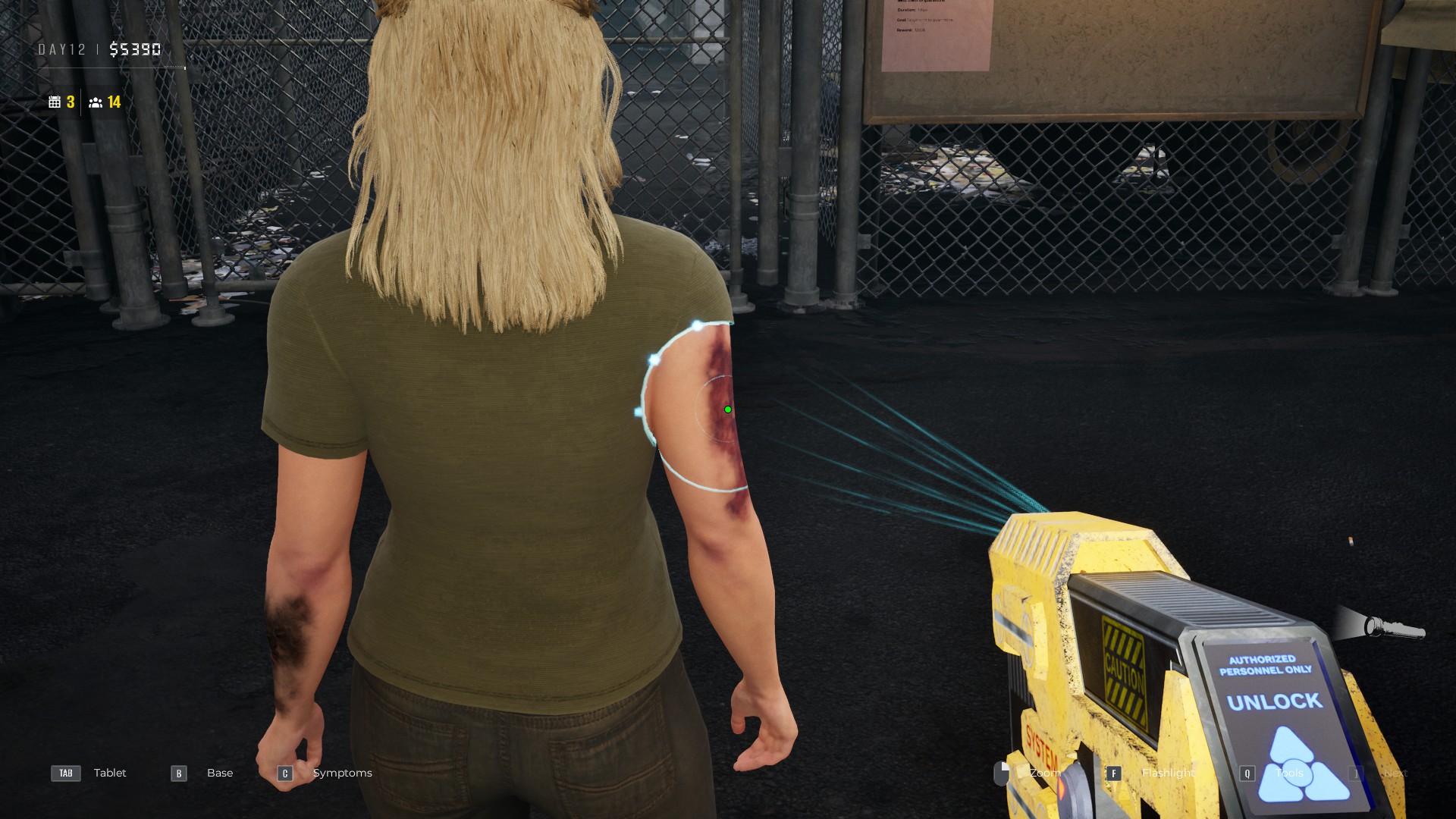Switch to the Base screen
Screen dimensions: 1456x819
pos(220,773)
